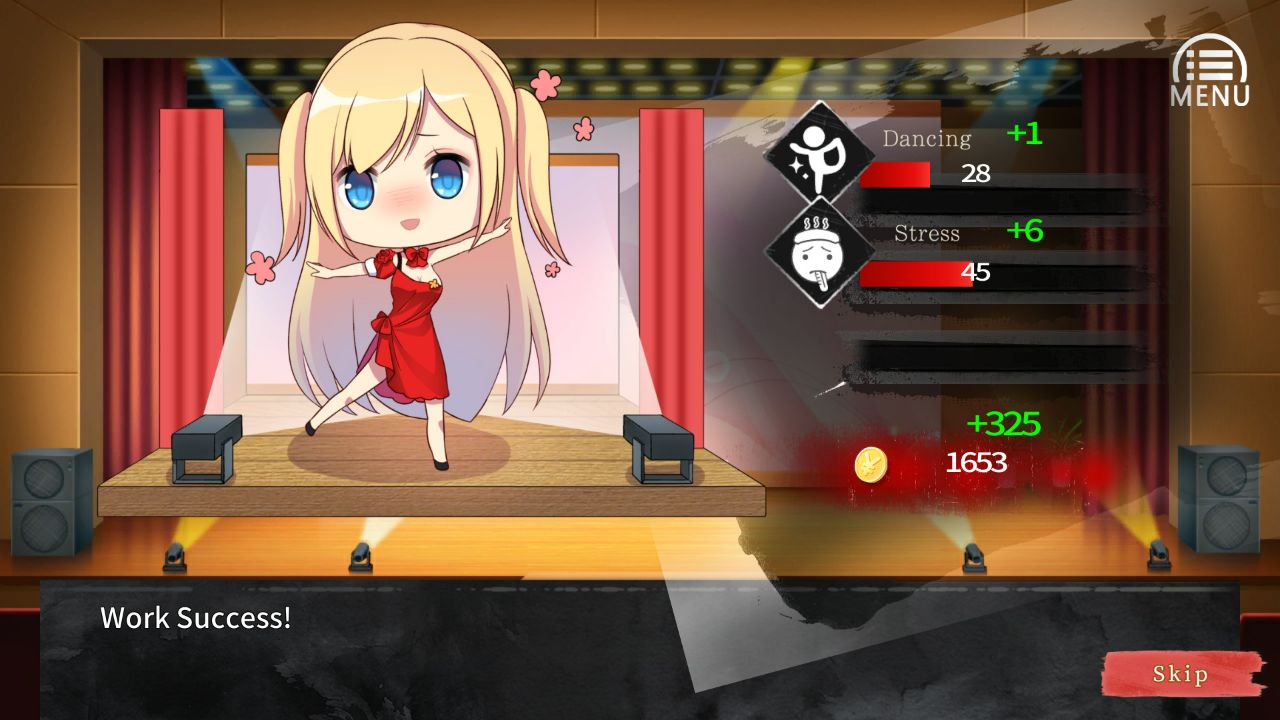1280x720 pixels.
Task: Select the Stress stat label
Action: (x=927, y=234)
